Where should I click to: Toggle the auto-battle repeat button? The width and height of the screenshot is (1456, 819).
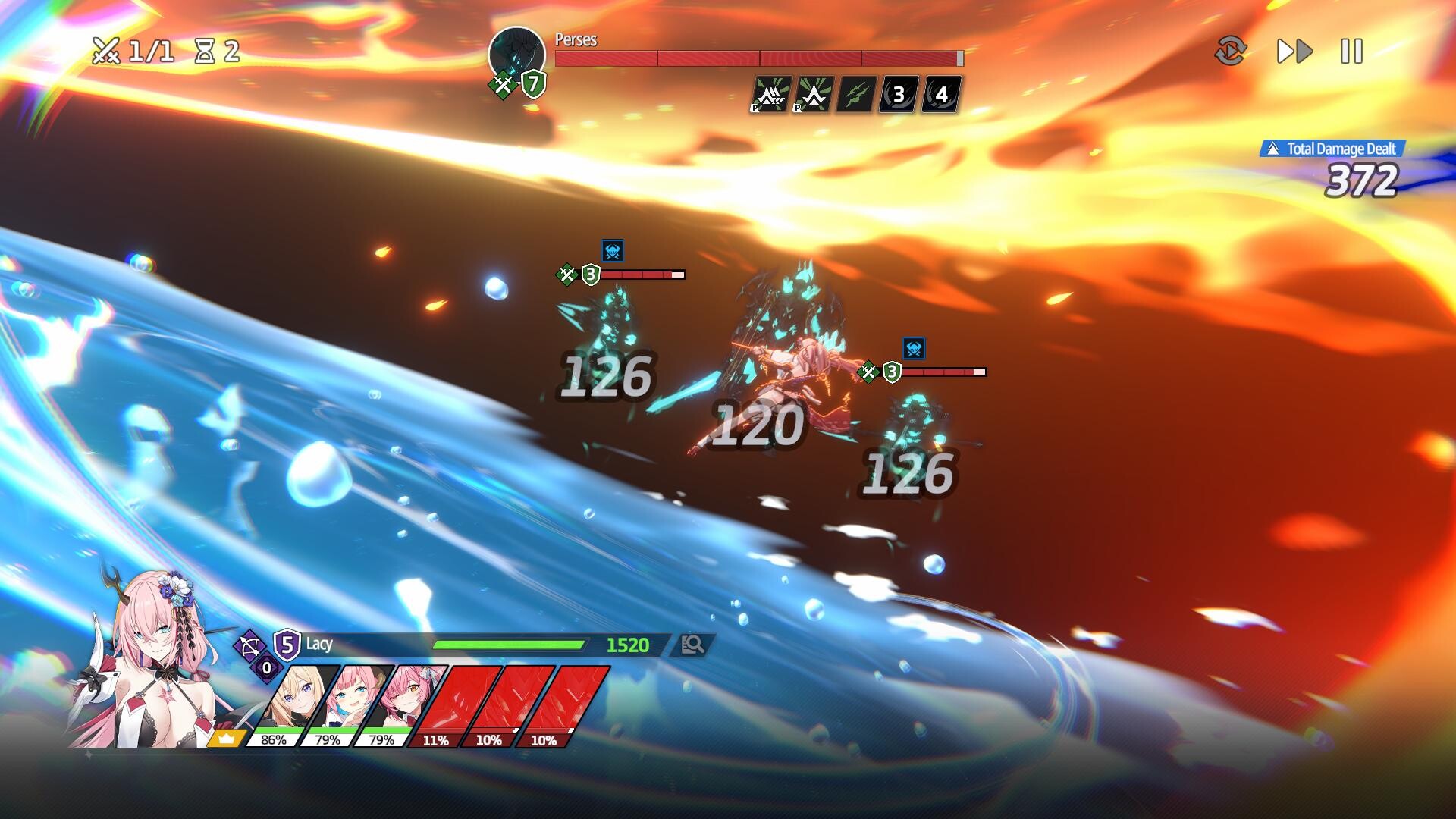tap(1232, 52)
